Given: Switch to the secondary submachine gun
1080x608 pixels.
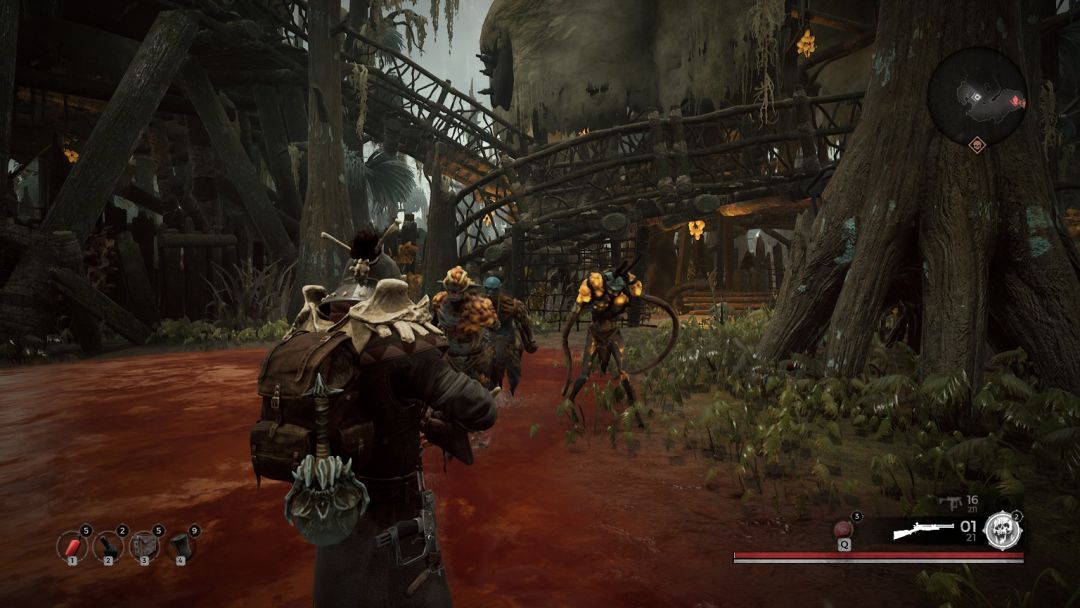Looking at the screenshot, I should tap(951, 501).
